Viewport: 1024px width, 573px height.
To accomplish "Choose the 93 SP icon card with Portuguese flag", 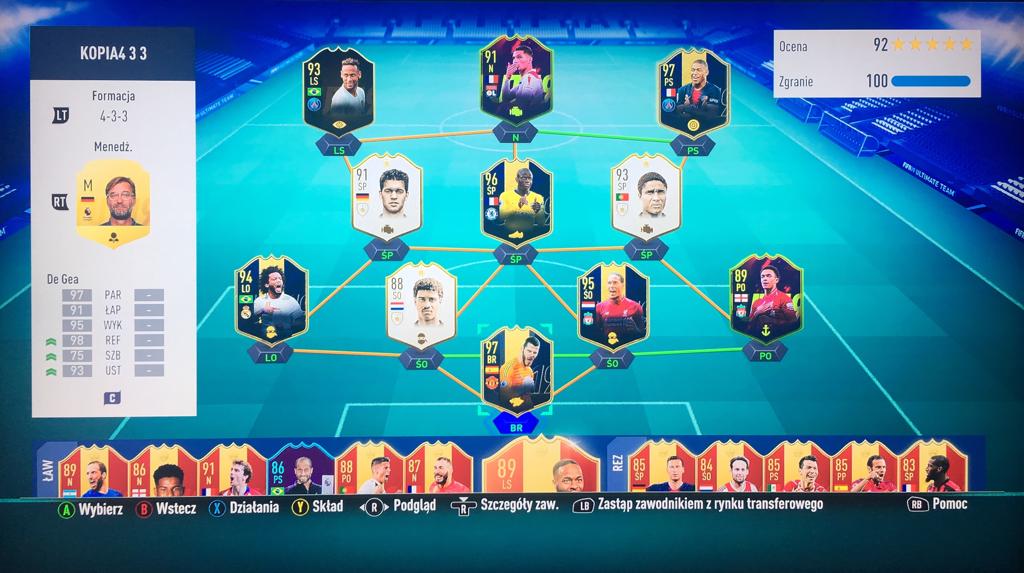I will (646, 196).
